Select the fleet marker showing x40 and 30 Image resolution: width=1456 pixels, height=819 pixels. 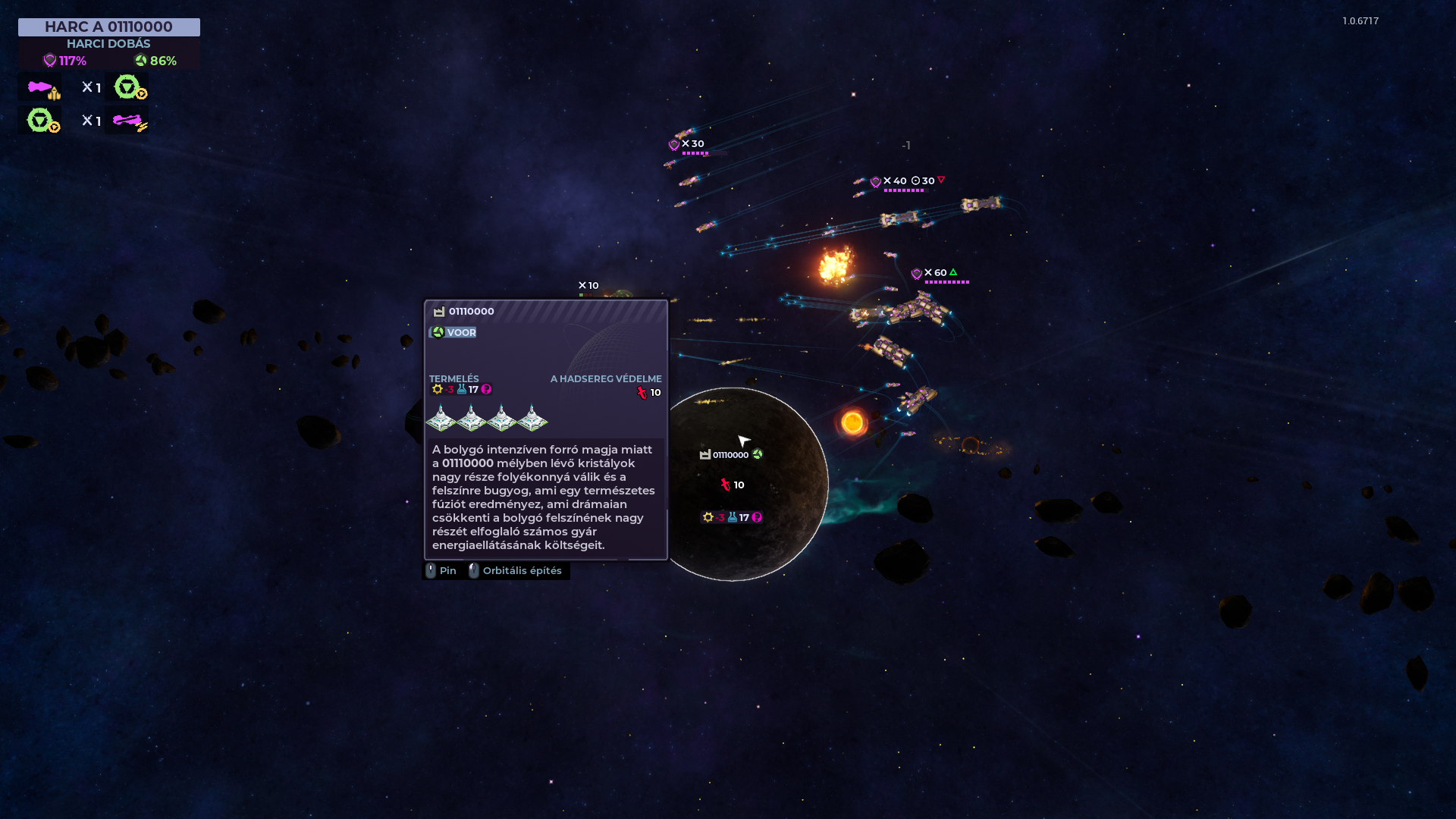coord(907,181)
